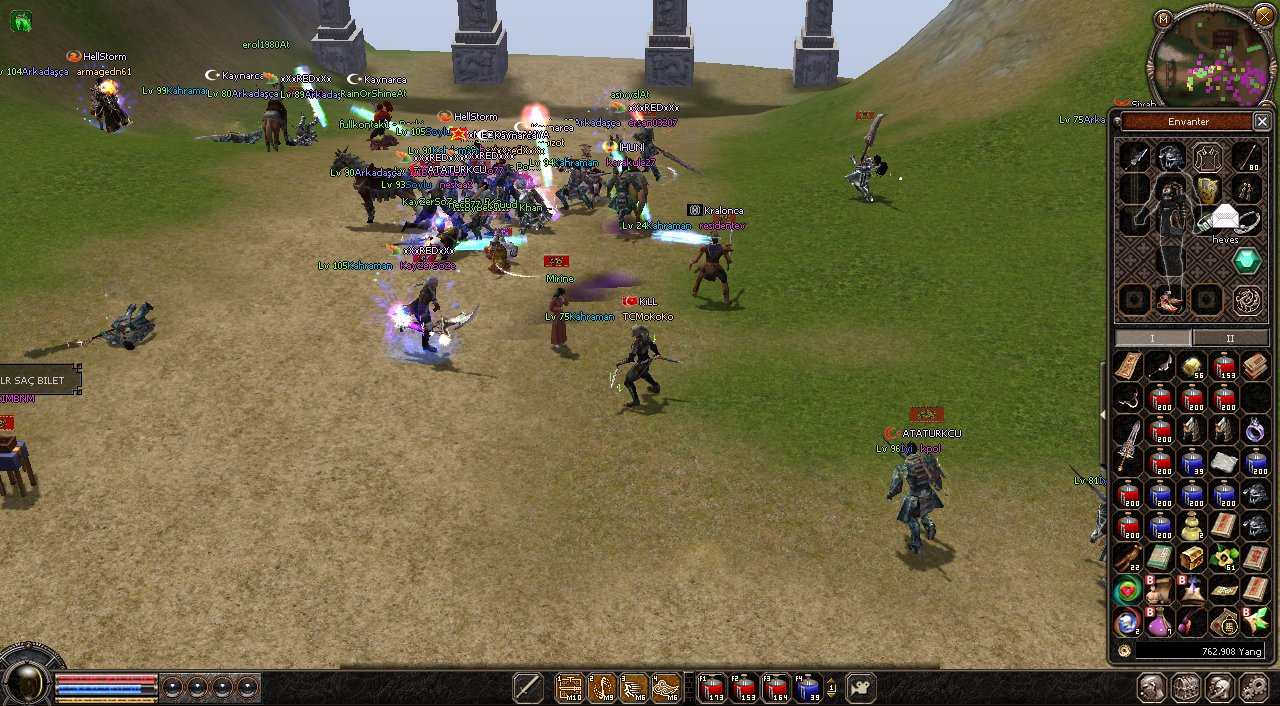The height and width of the screenshot is (706, 1280).
Task: Select the sword in the inventory grid
Action: (1129, 445)
